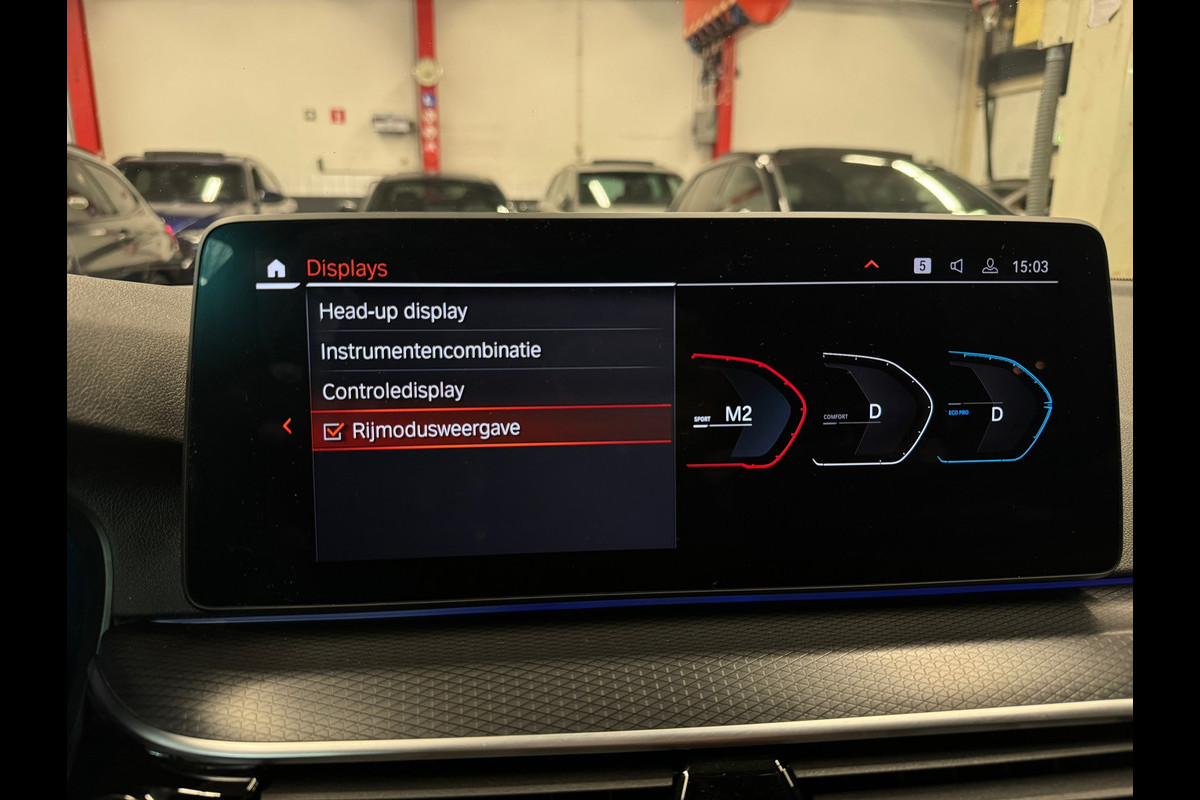Viewport: 1200px width, 800px height.
Task: Choose the Comfort drive mode preview
Action: 871,409
